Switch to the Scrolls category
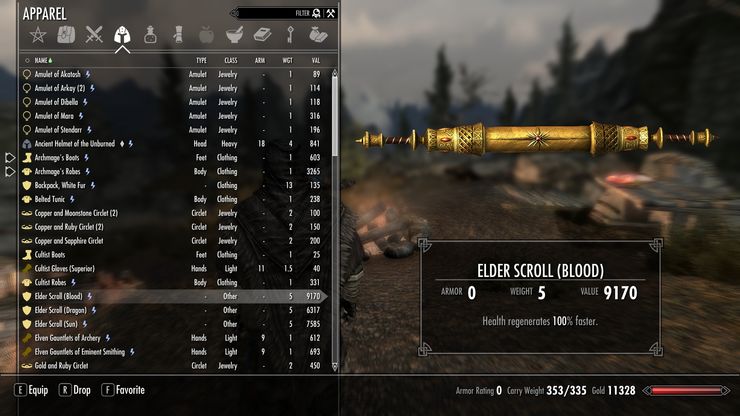Image resolution: width=740 pixels, height=416 pixels. click(177, 36)
